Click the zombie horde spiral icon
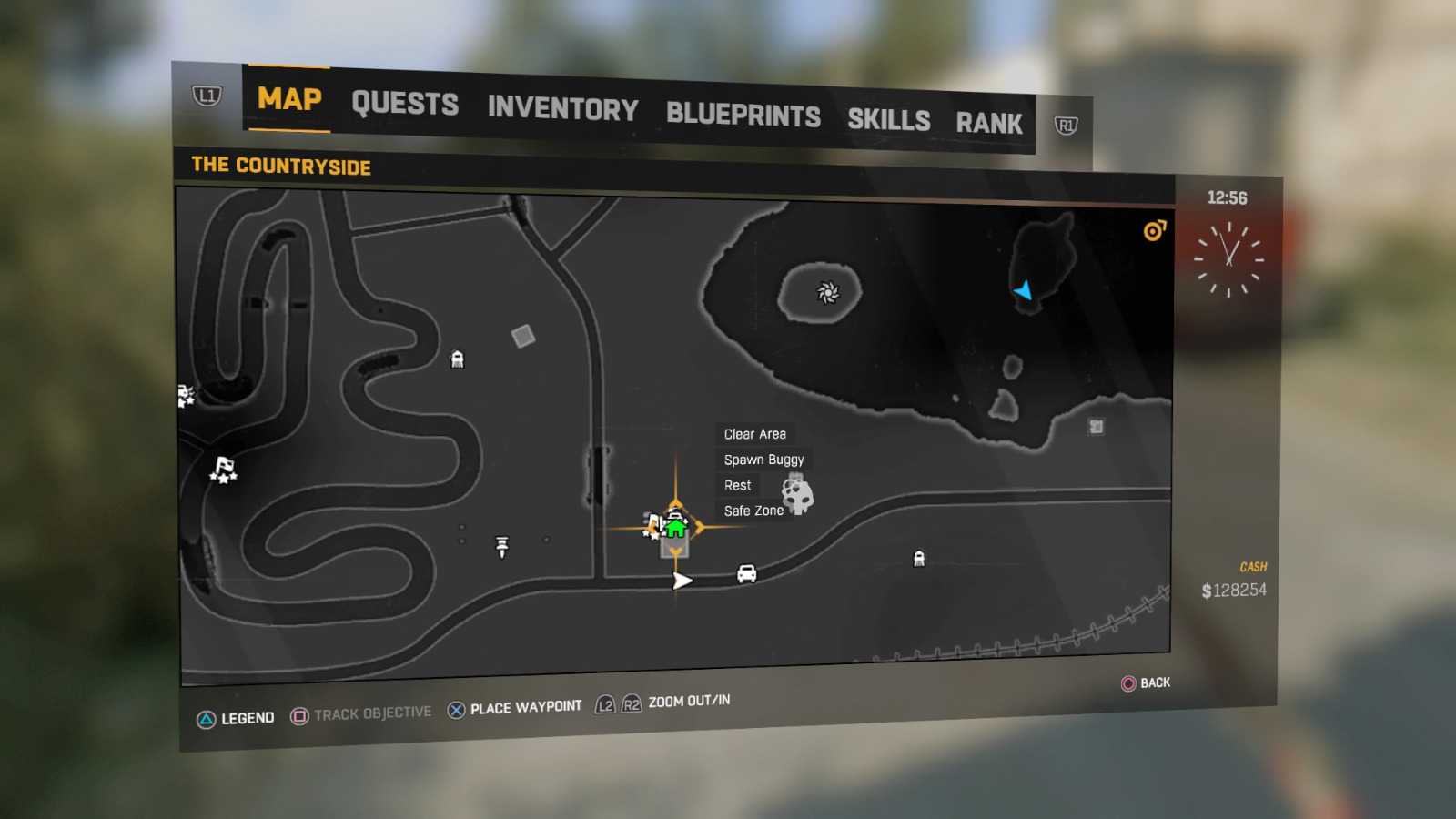 pyautogui.click(x=829, y=291)
